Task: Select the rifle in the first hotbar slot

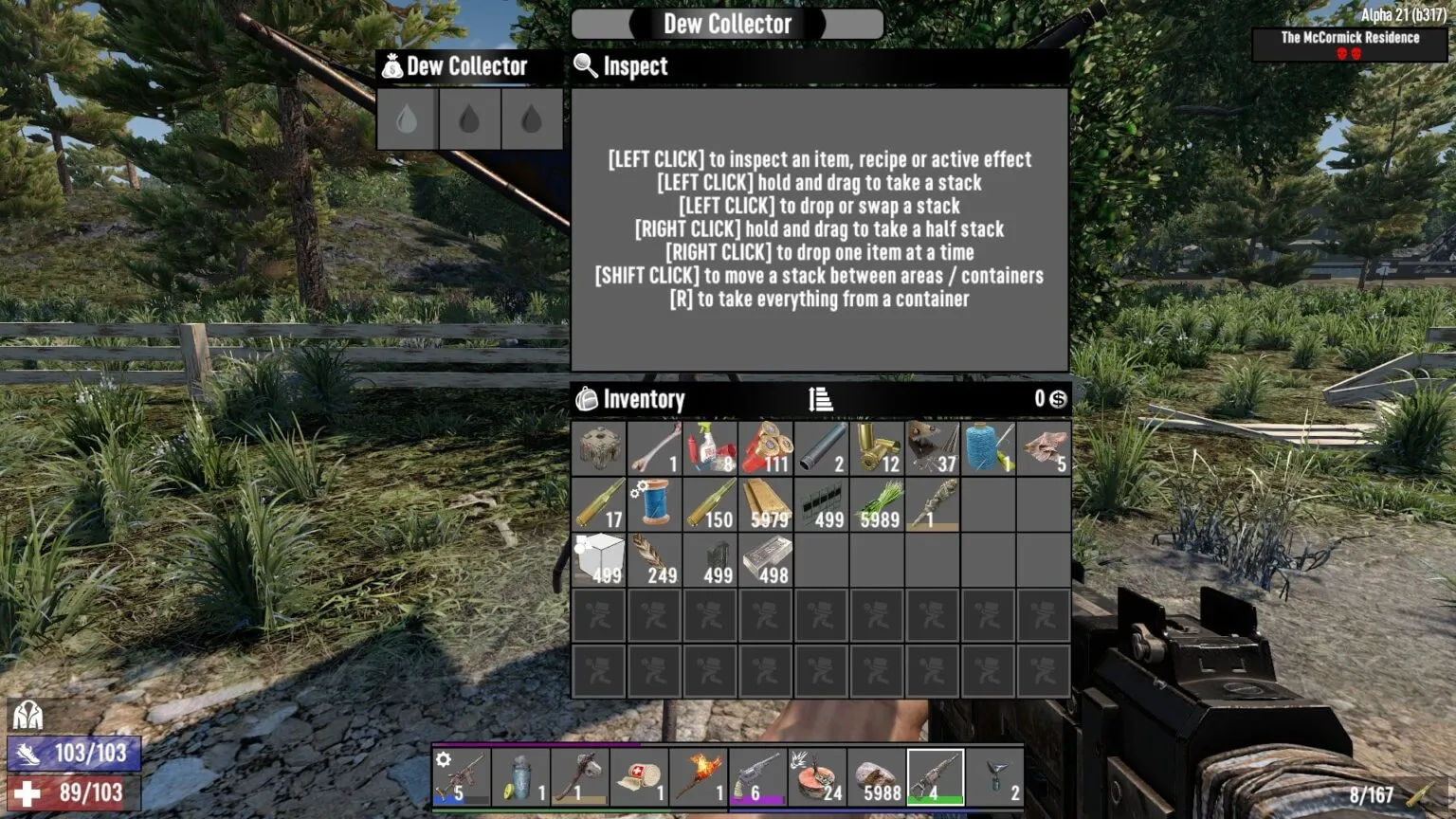Action: [x=462, y=775]
